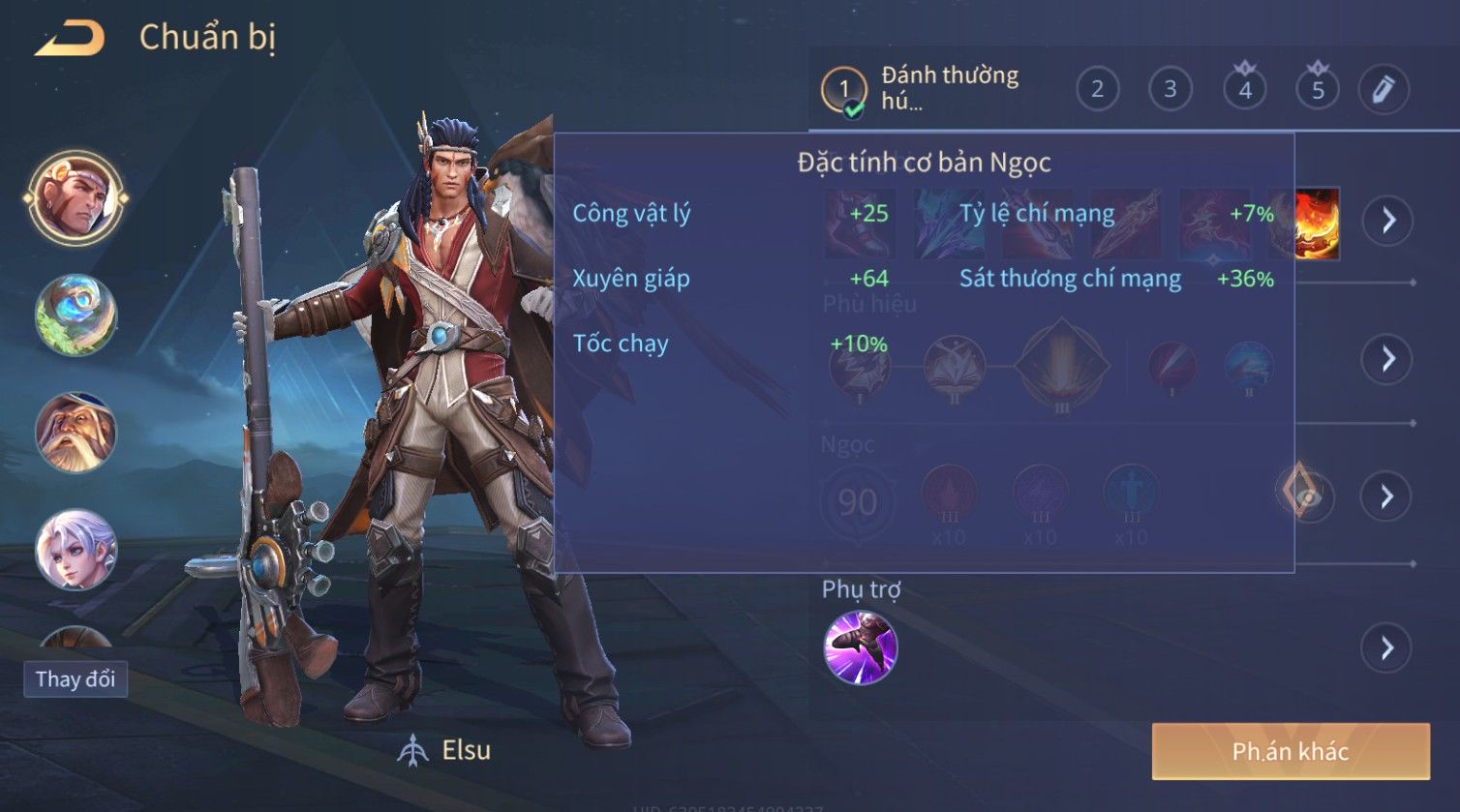This screenshot has height=812, width=1460.
Task: Select the purple boot support spell icon
Action: [860, 647]
